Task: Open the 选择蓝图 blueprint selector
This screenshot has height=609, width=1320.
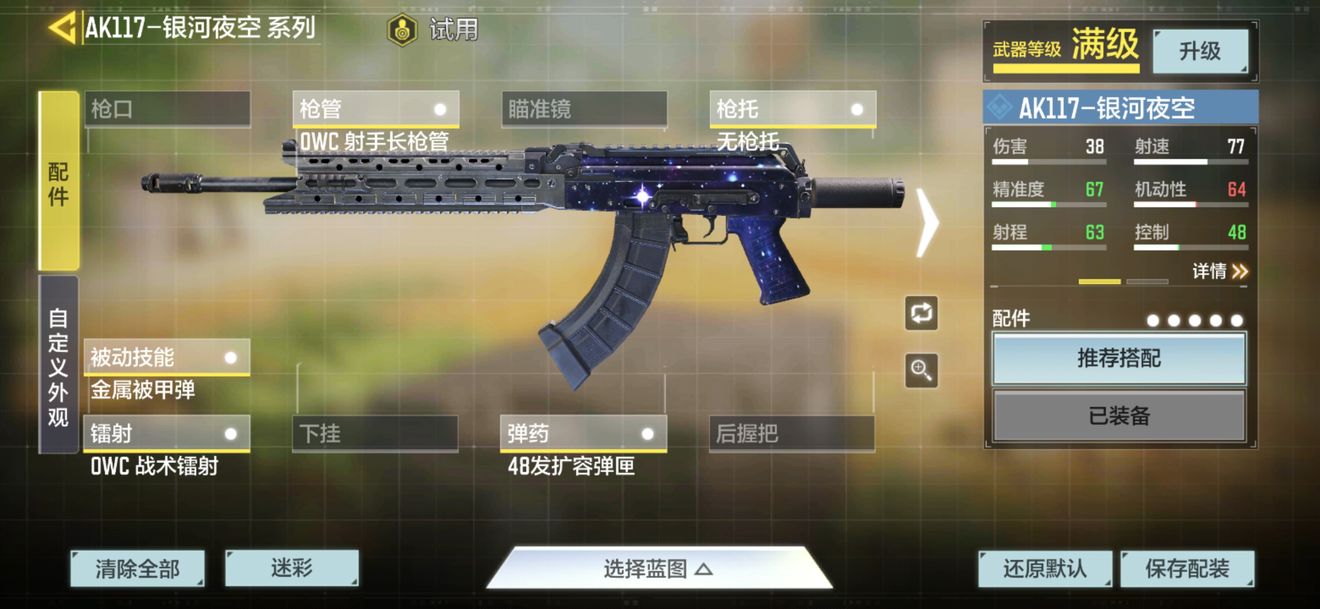Action: (658, 569)
